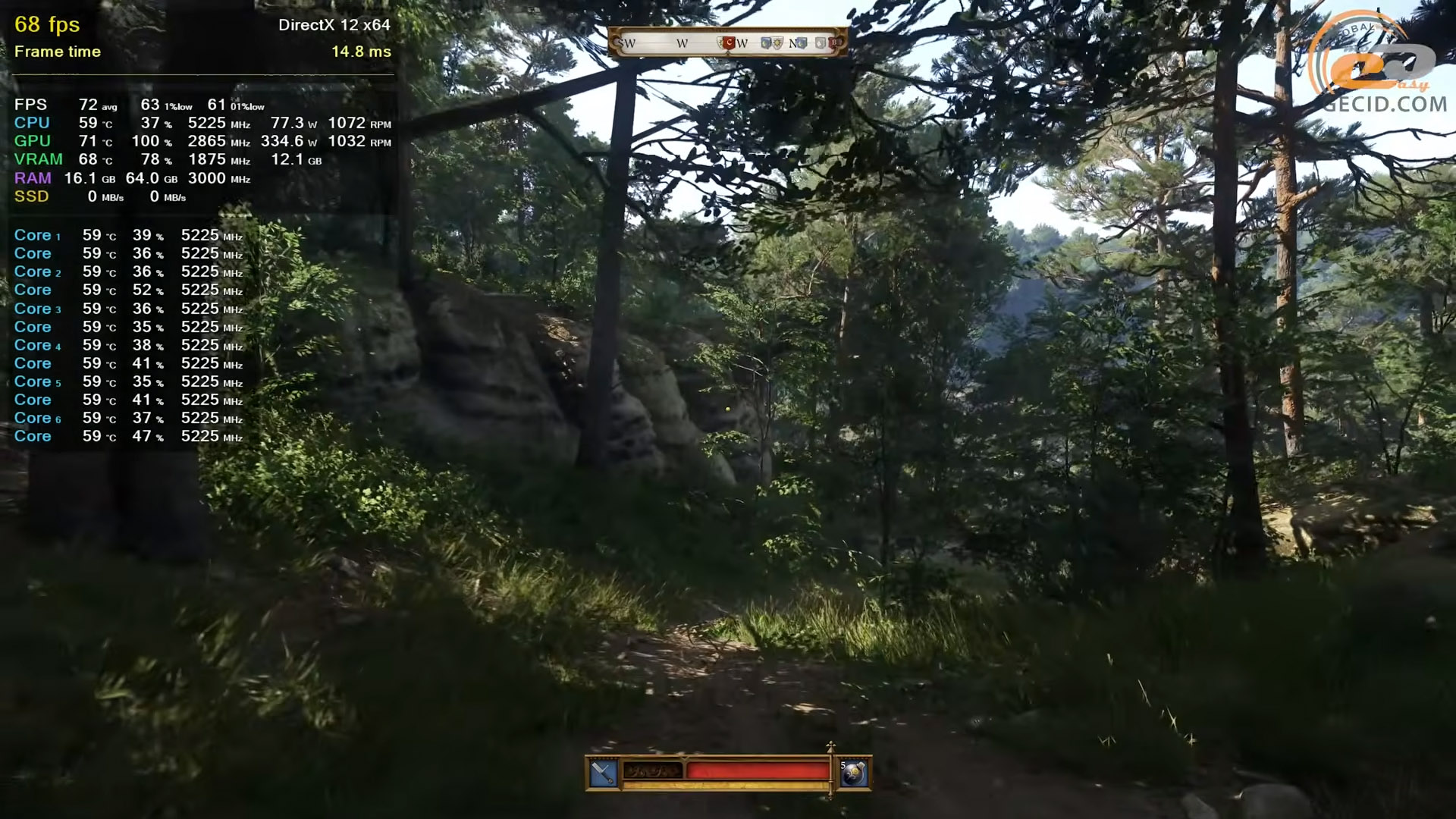Select the sword weapon slot icon
Screen dimensions: 1456x819
[x=603, y=773]
